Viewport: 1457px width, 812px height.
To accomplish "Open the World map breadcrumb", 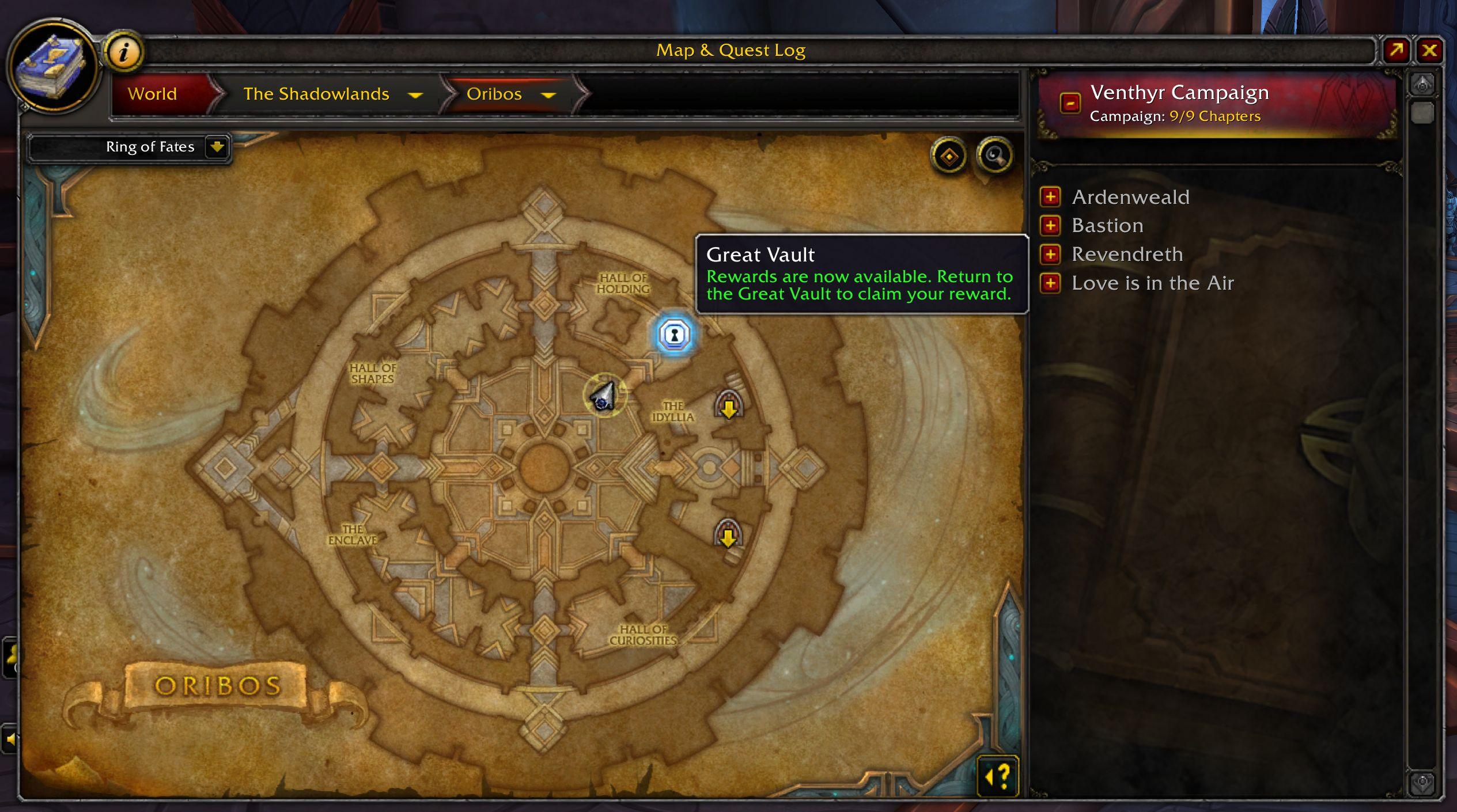I will [x=152, y=94].
